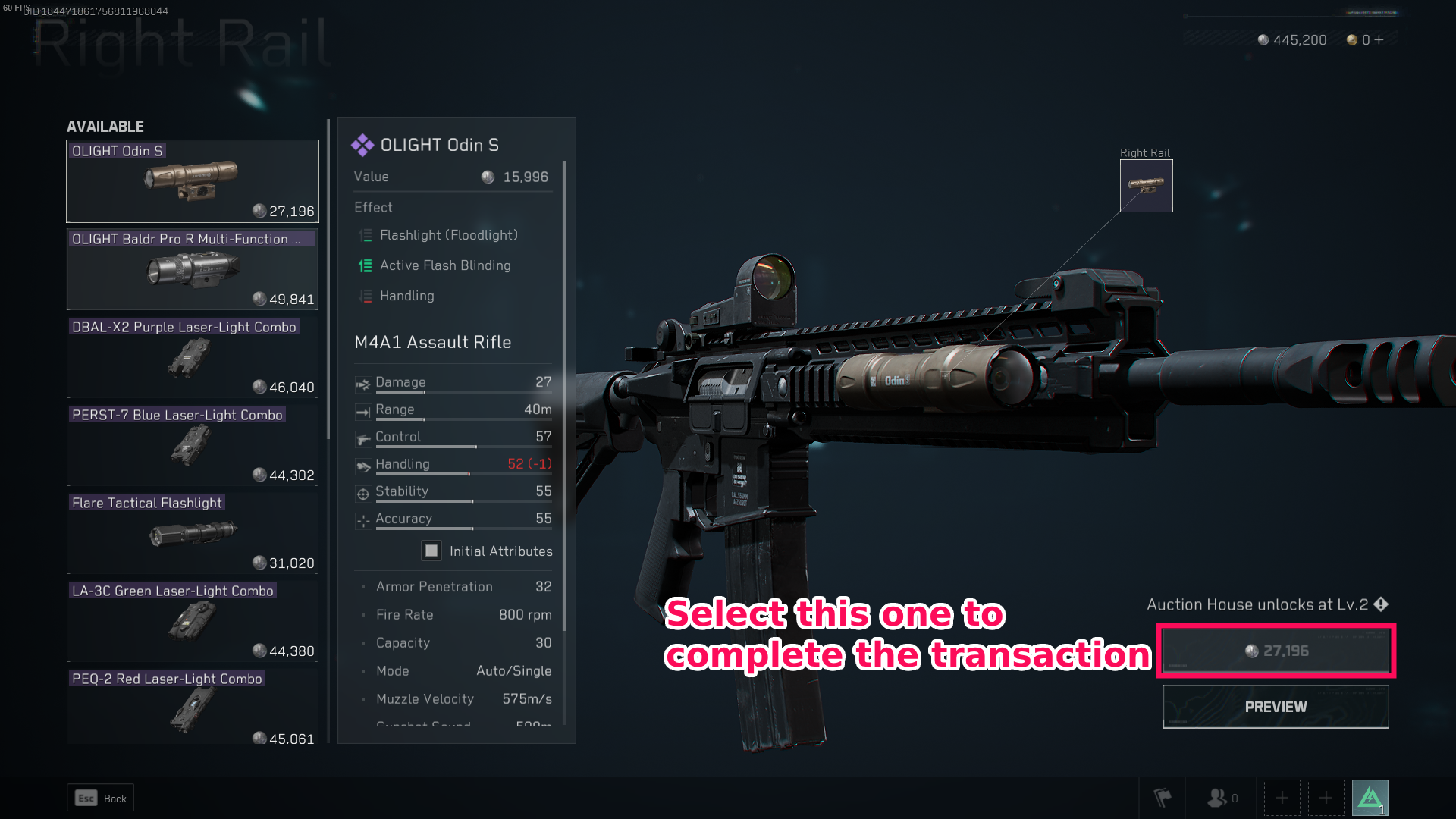
Task: Click the Accuracy reticle stat icon
Action: 363,520
